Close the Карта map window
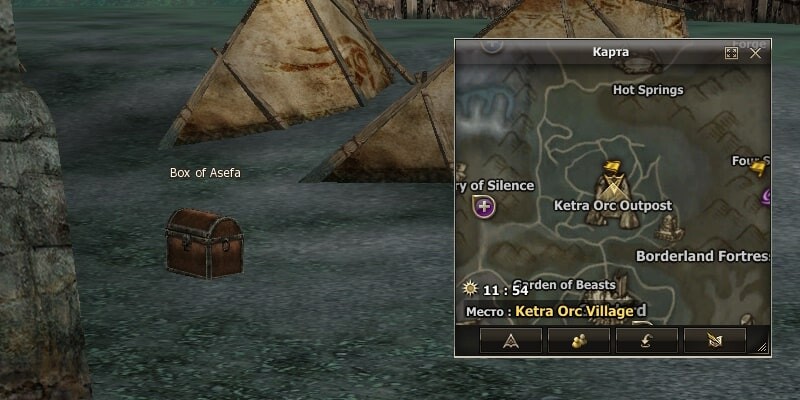 [756, 53]
